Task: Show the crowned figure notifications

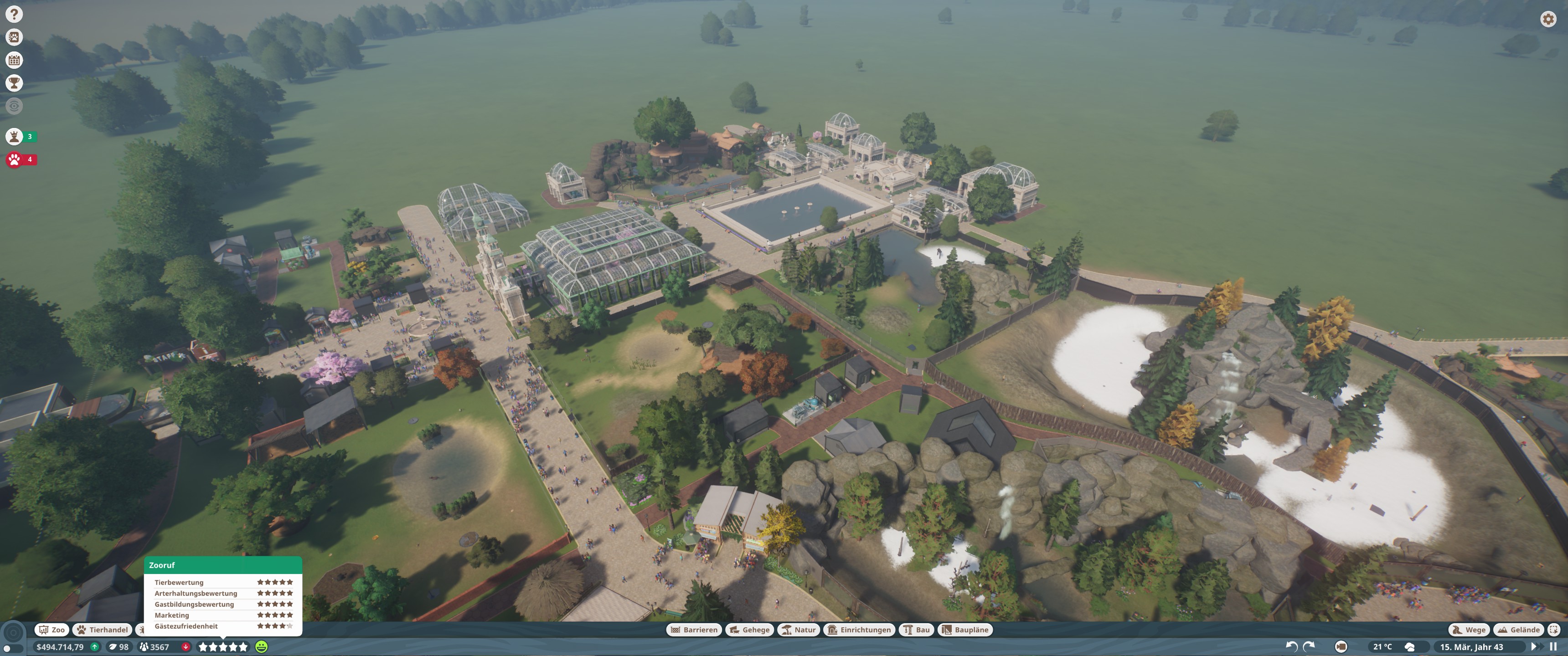Action: [x=15, y=136]
